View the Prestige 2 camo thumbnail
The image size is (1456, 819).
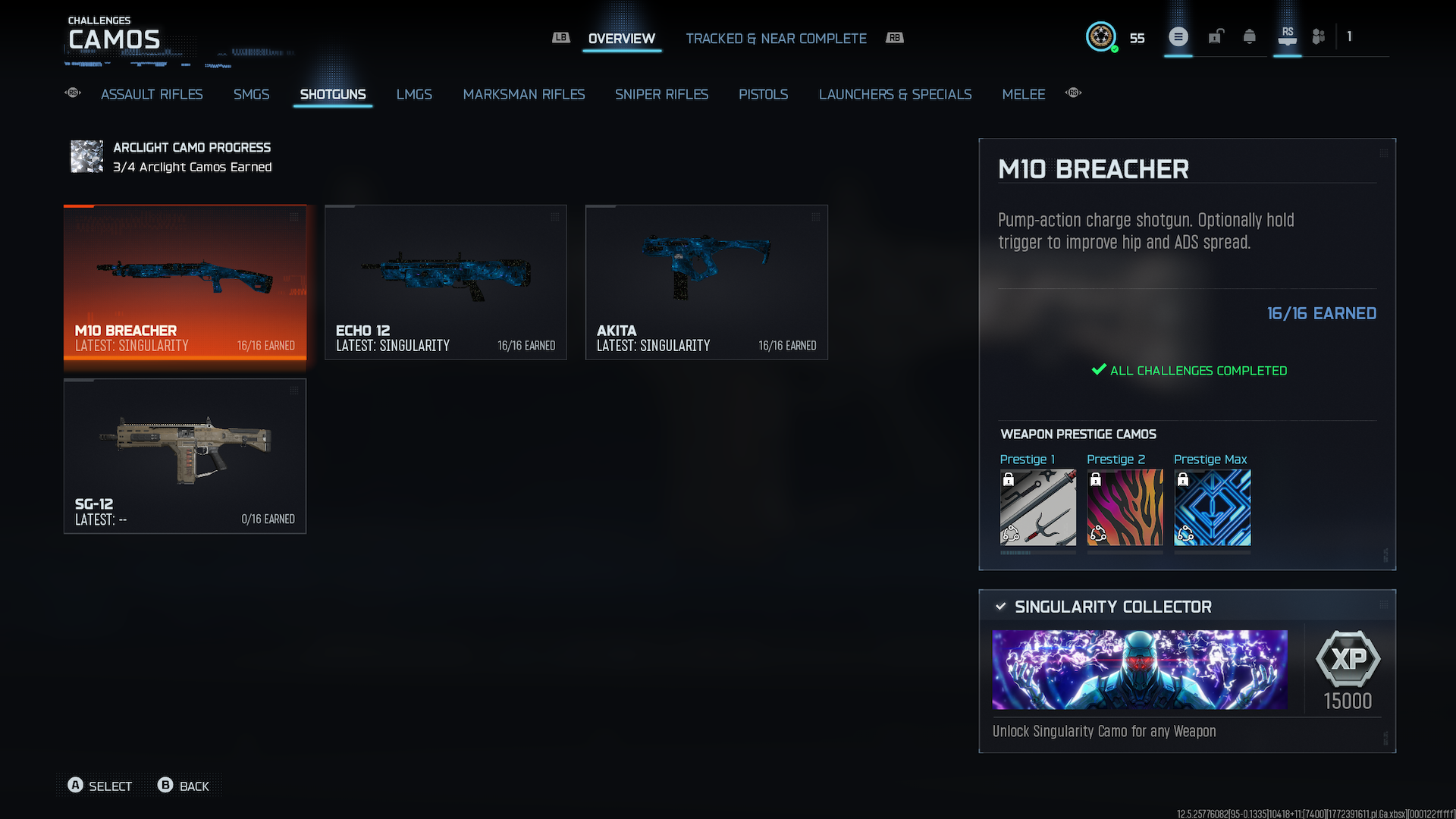[1125, 507]
